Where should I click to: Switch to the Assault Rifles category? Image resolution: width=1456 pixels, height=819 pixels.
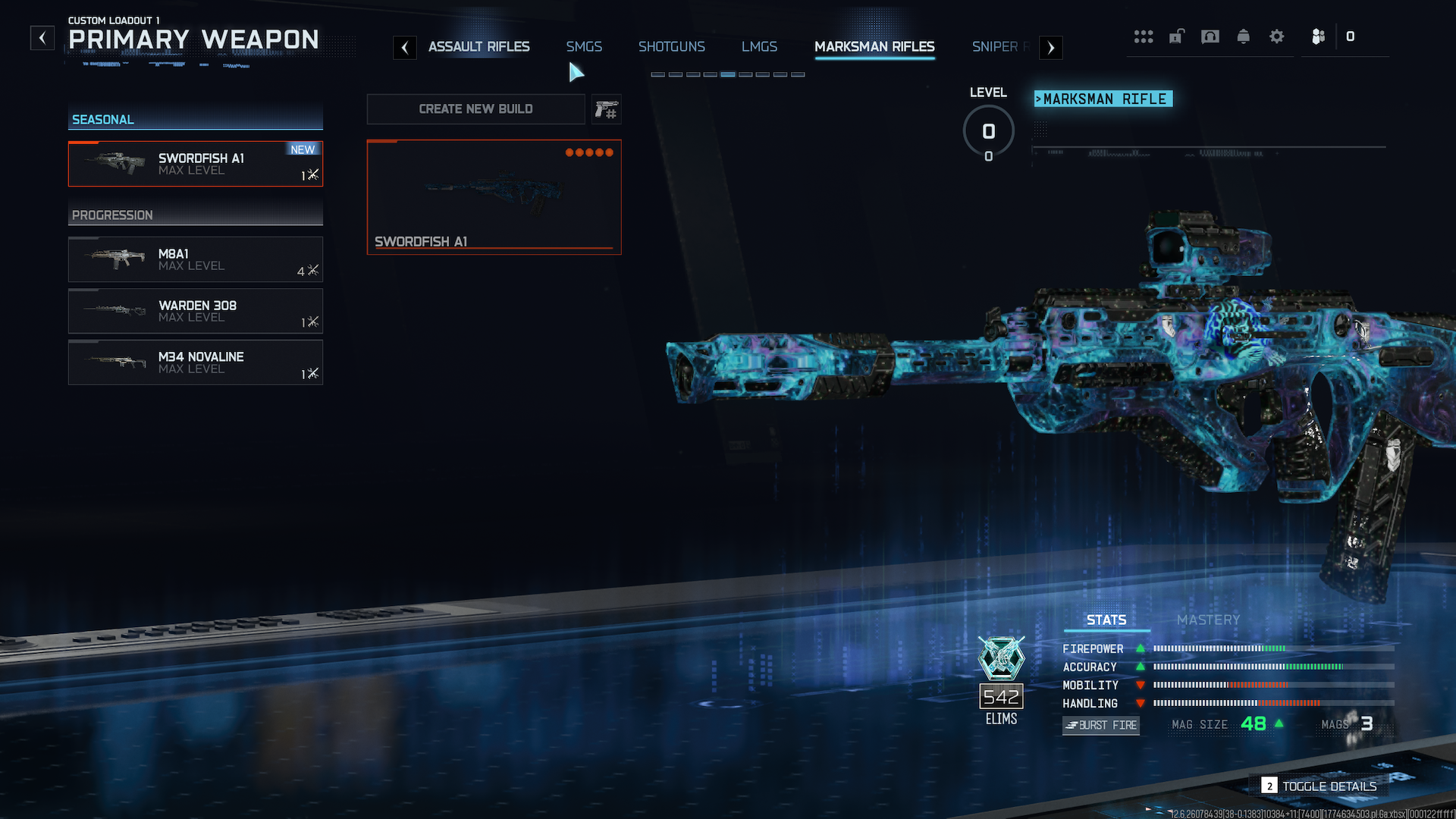[x=479, y=47]
